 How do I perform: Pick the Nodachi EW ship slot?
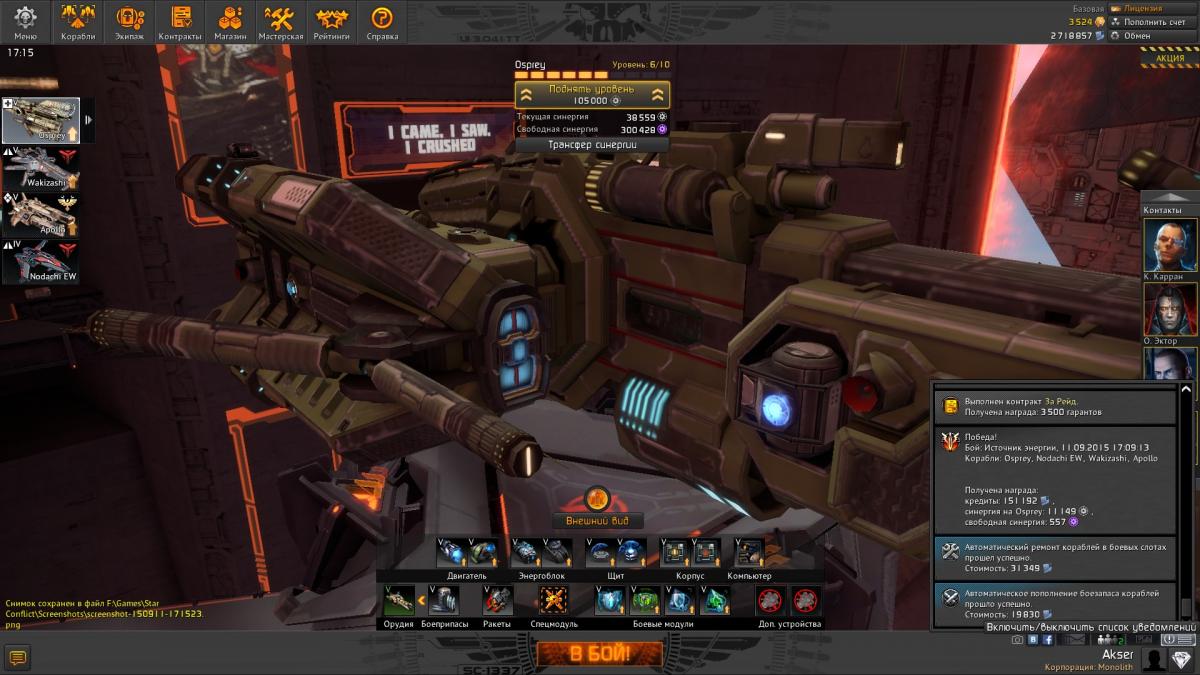click(41, 262)
